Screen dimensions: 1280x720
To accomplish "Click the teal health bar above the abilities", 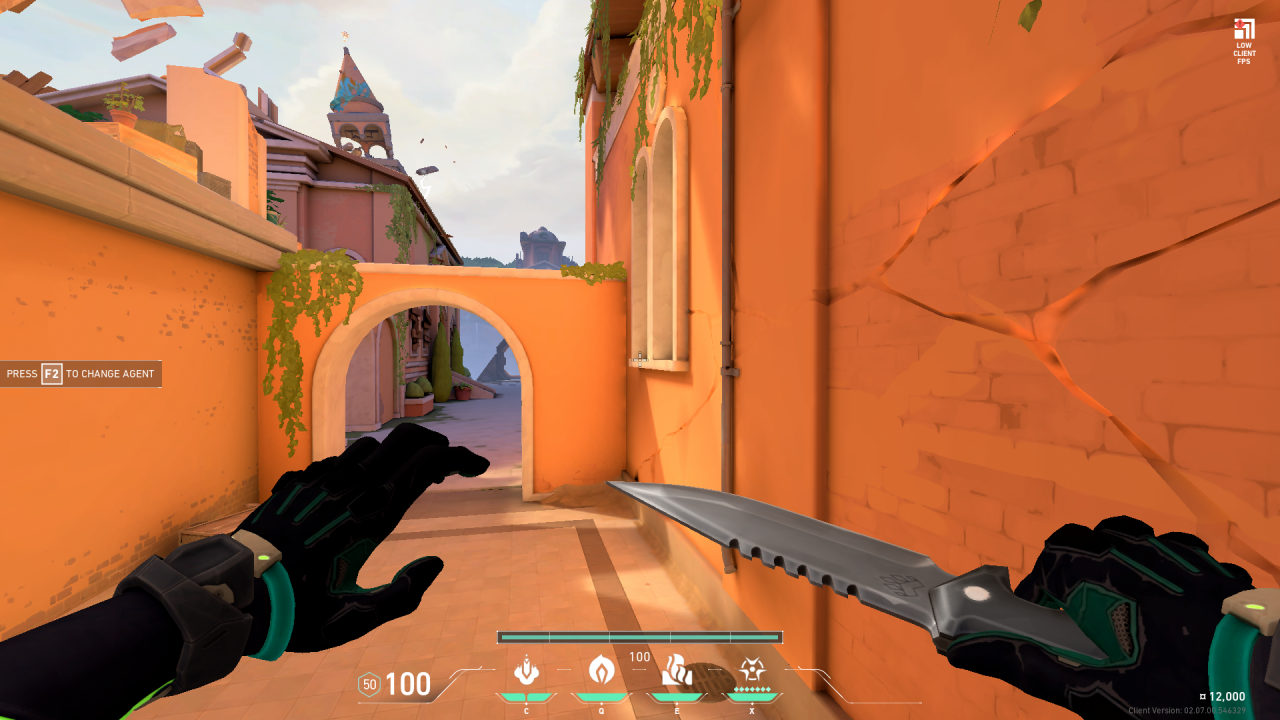I will [638, 634].
